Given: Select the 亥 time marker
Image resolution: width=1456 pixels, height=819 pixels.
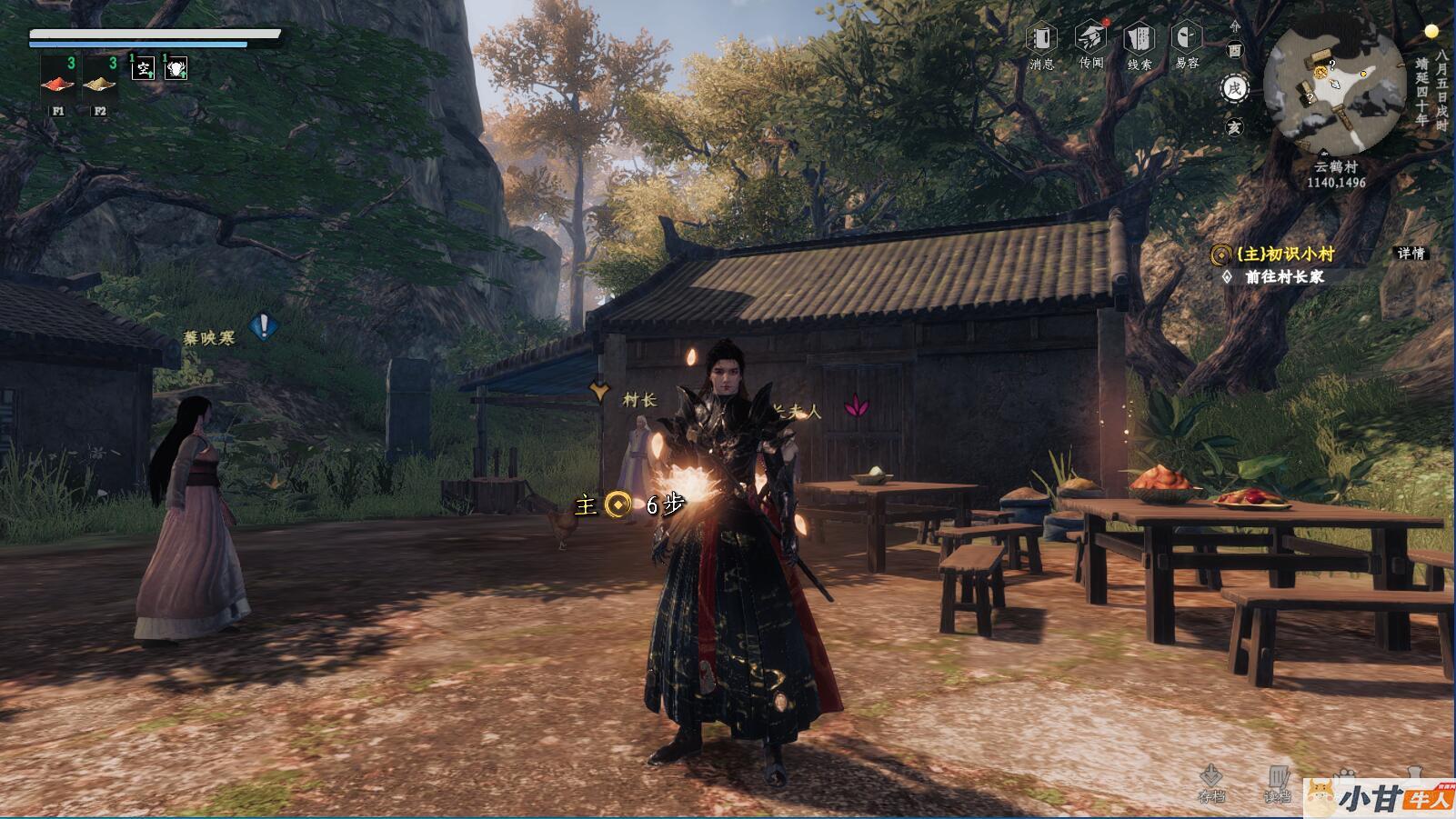Looking at the screenshot, I should pyautogui.click(x=1234, y=127).
